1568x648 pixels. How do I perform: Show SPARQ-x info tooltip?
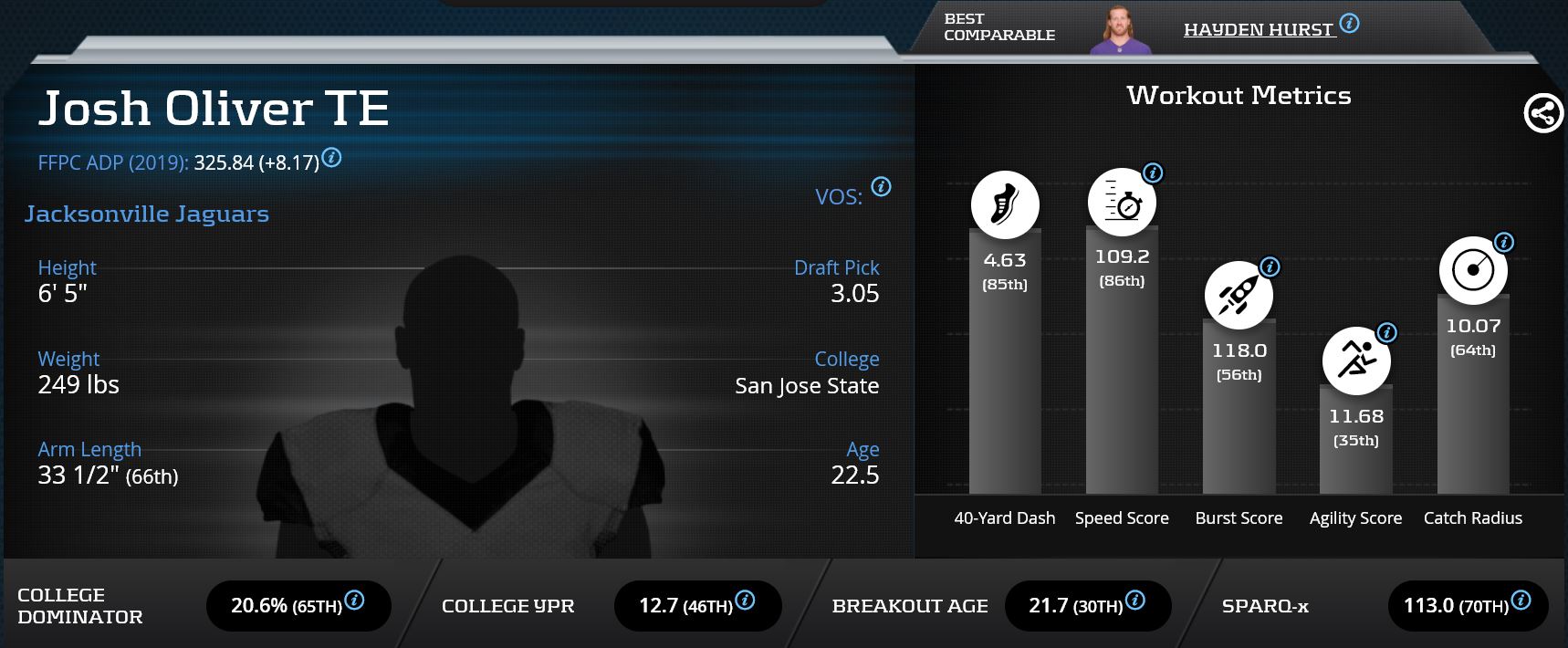(1521, 601)
